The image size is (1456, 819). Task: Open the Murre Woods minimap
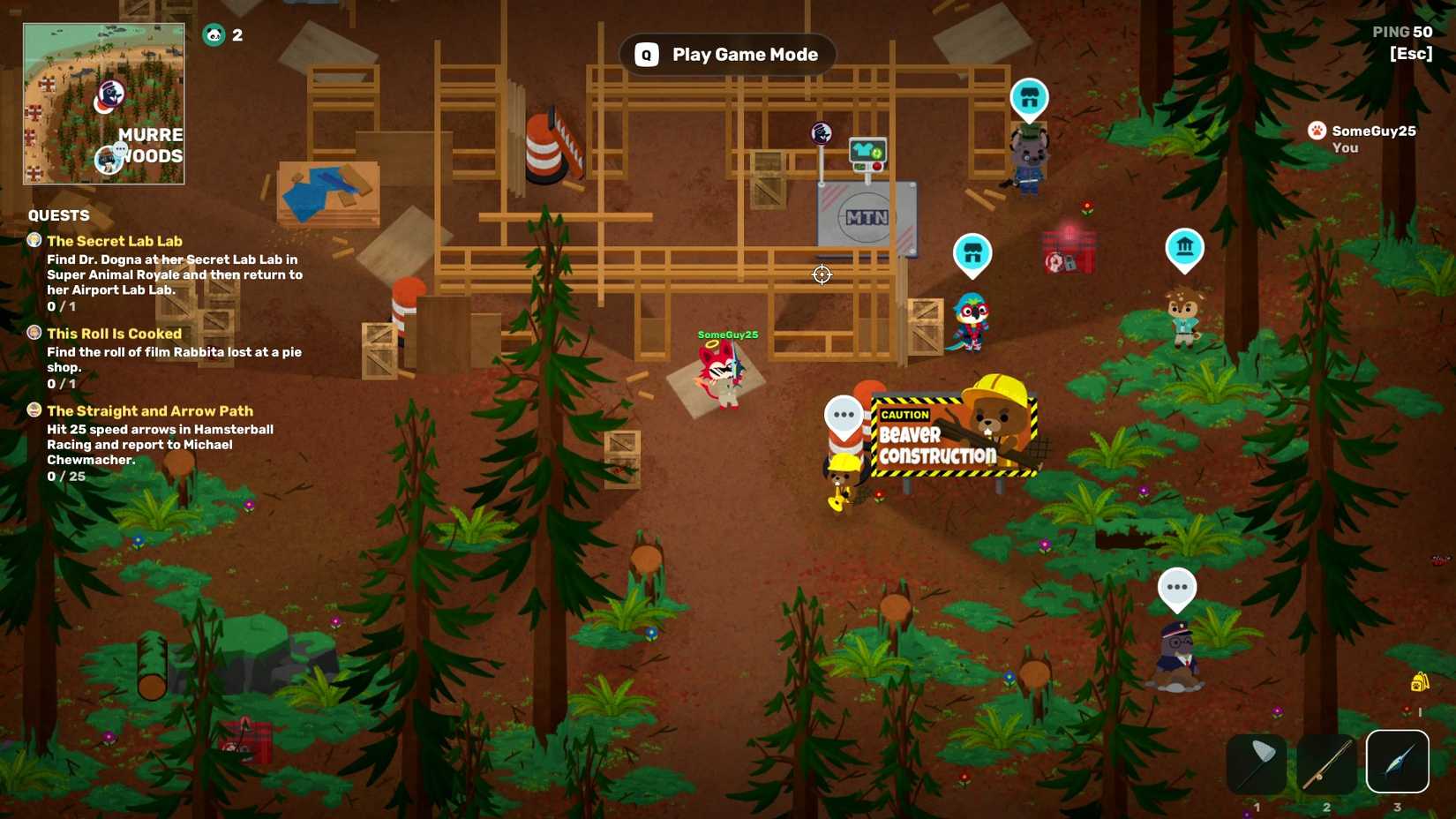[x=104, y=104]
